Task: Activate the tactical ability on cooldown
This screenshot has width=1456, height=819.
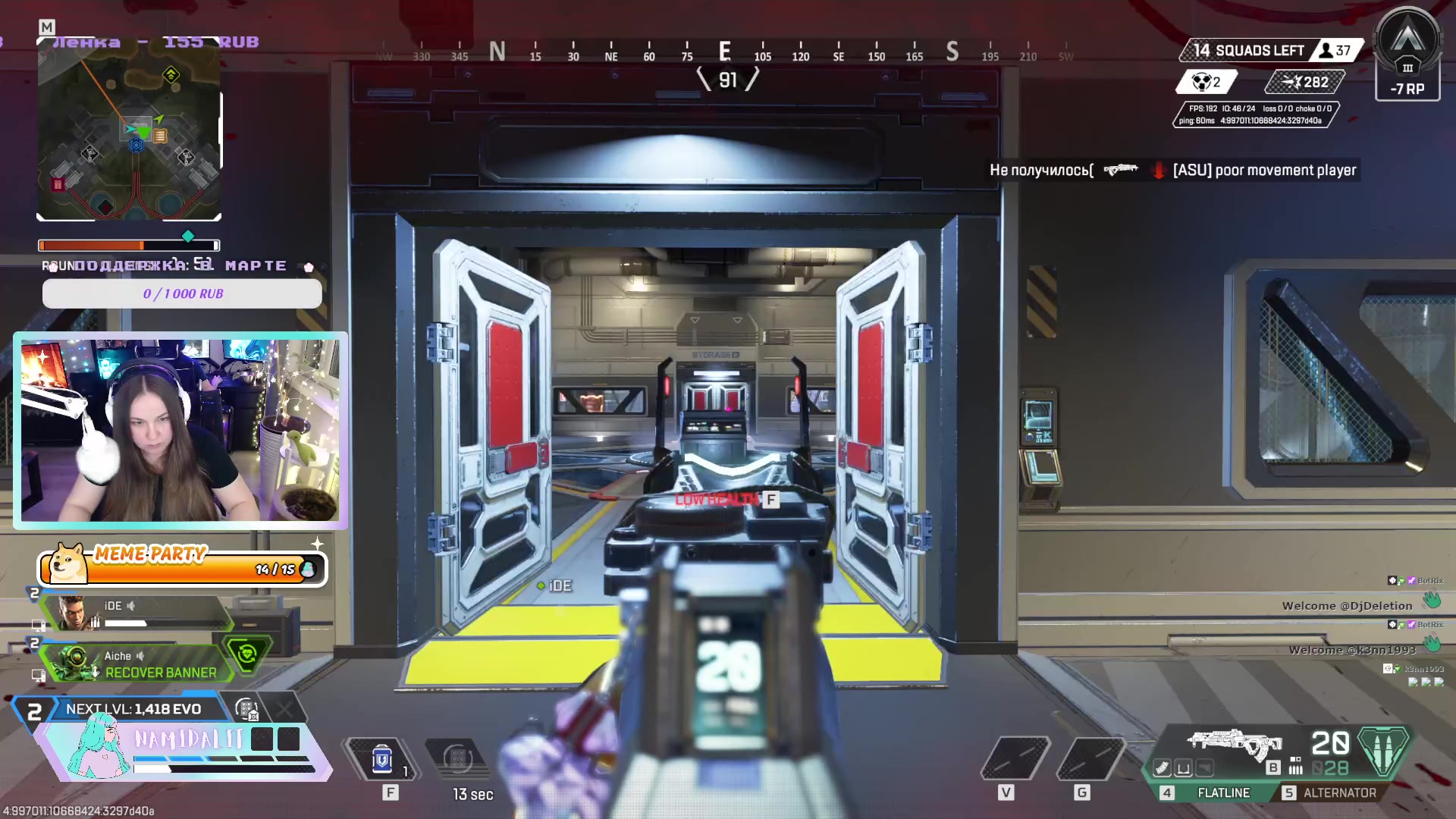Action: [458, 759]
